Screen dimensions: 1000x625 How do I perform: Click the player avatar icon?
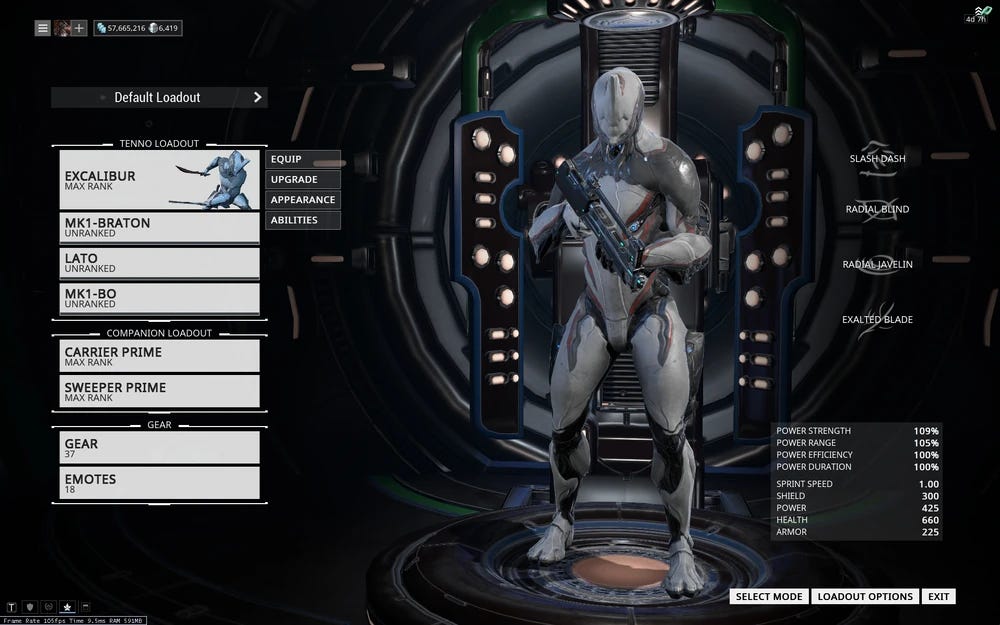[x=62, y=28]
